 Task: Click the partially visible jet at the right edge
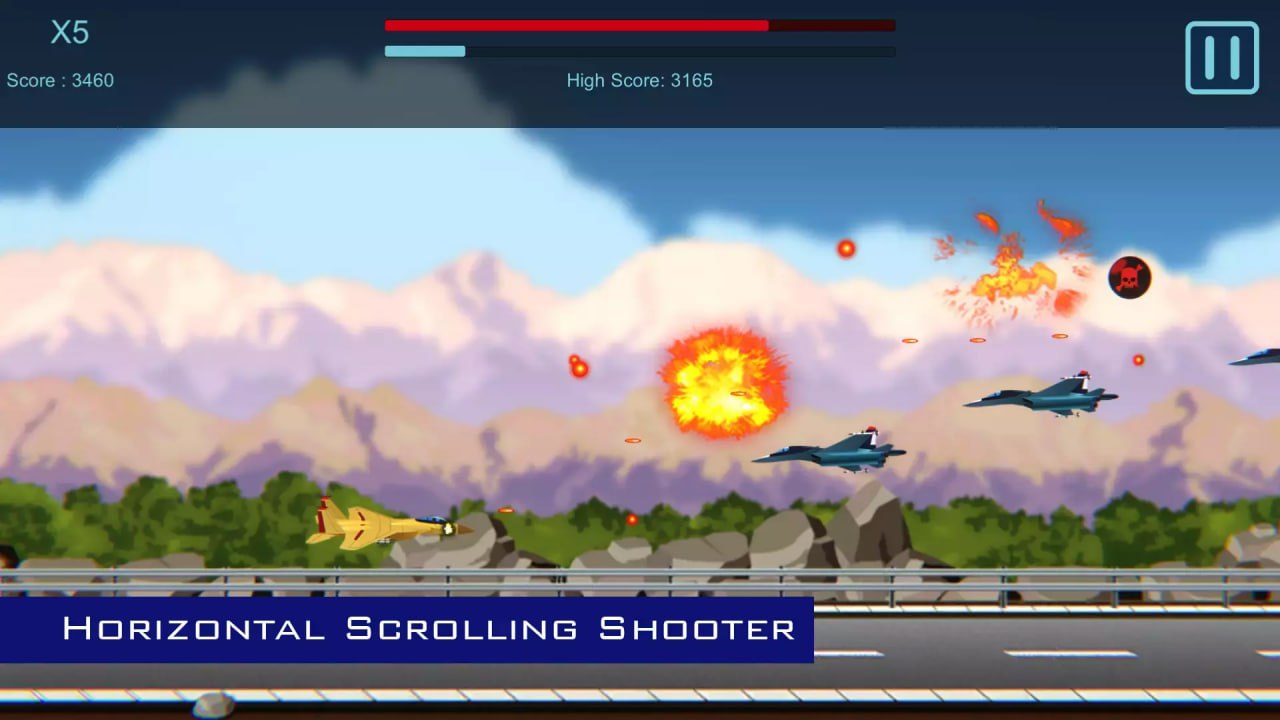tap(1262, 358)
